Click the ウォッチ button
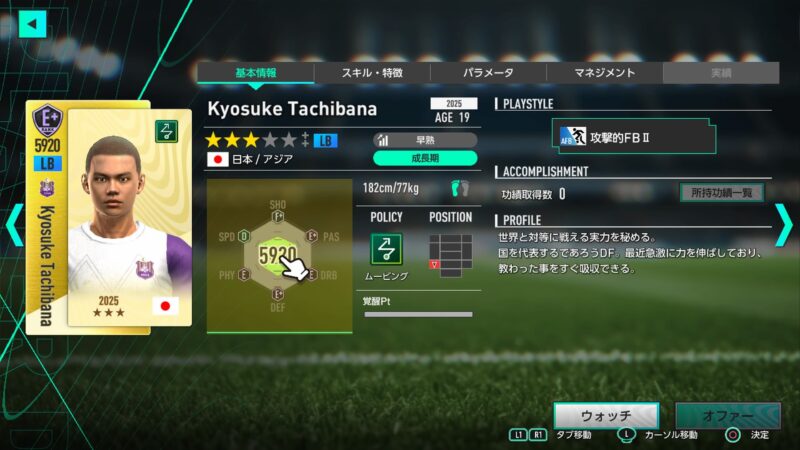This screenshot has width=800, height=450. 606,414
